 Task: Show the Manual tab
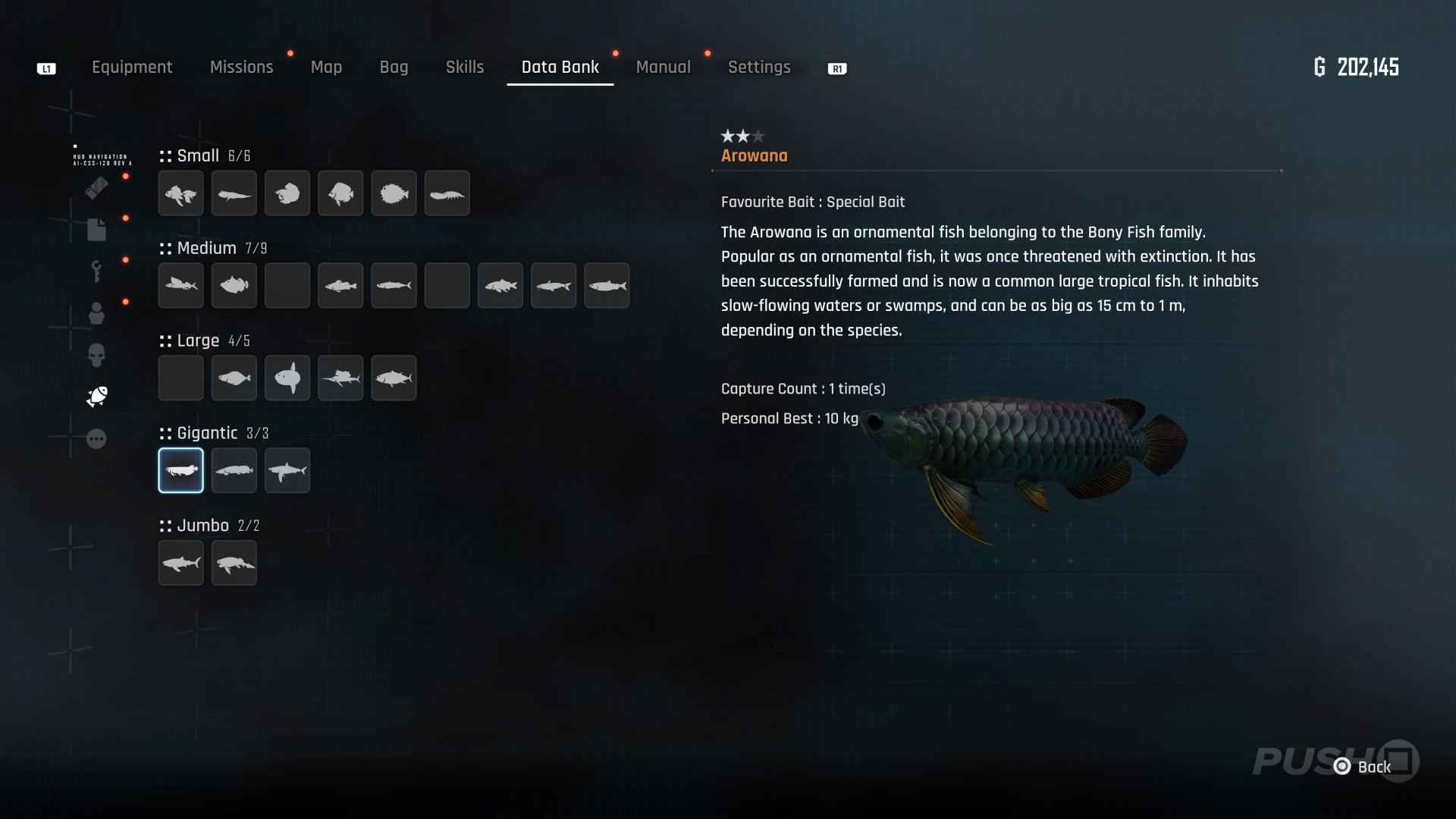click(x=663, y=67)
